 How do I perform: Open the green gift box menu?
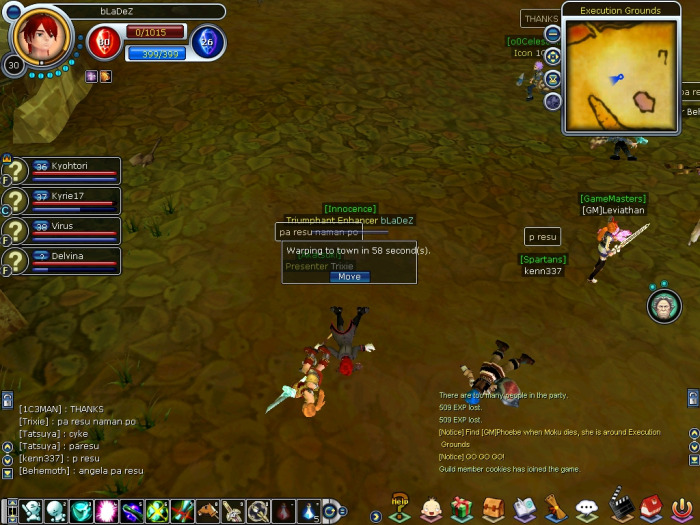pos(461,509)
